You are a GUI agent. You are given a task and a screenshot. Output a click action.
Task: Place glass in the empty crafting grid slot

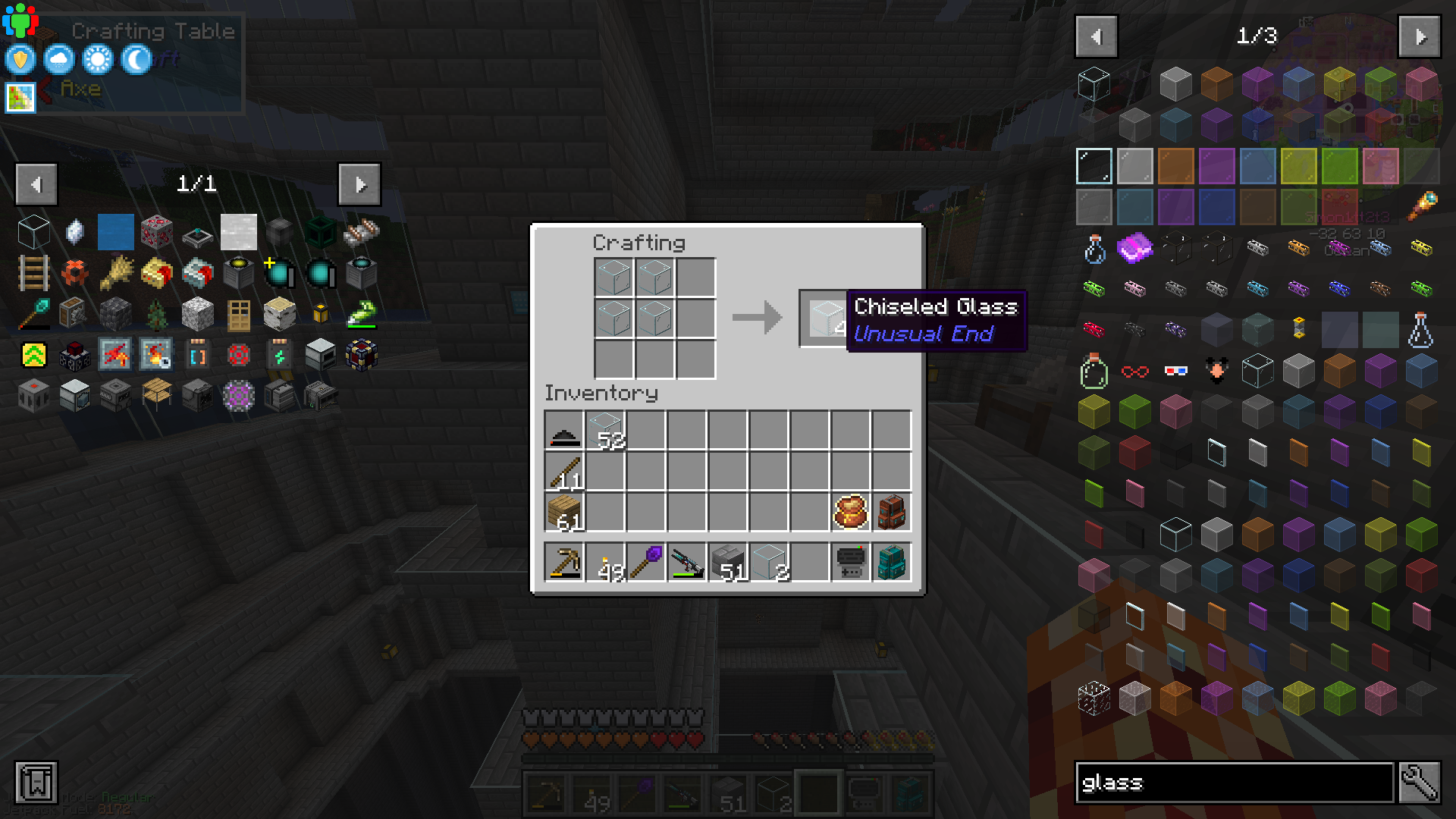coord(695,277)
